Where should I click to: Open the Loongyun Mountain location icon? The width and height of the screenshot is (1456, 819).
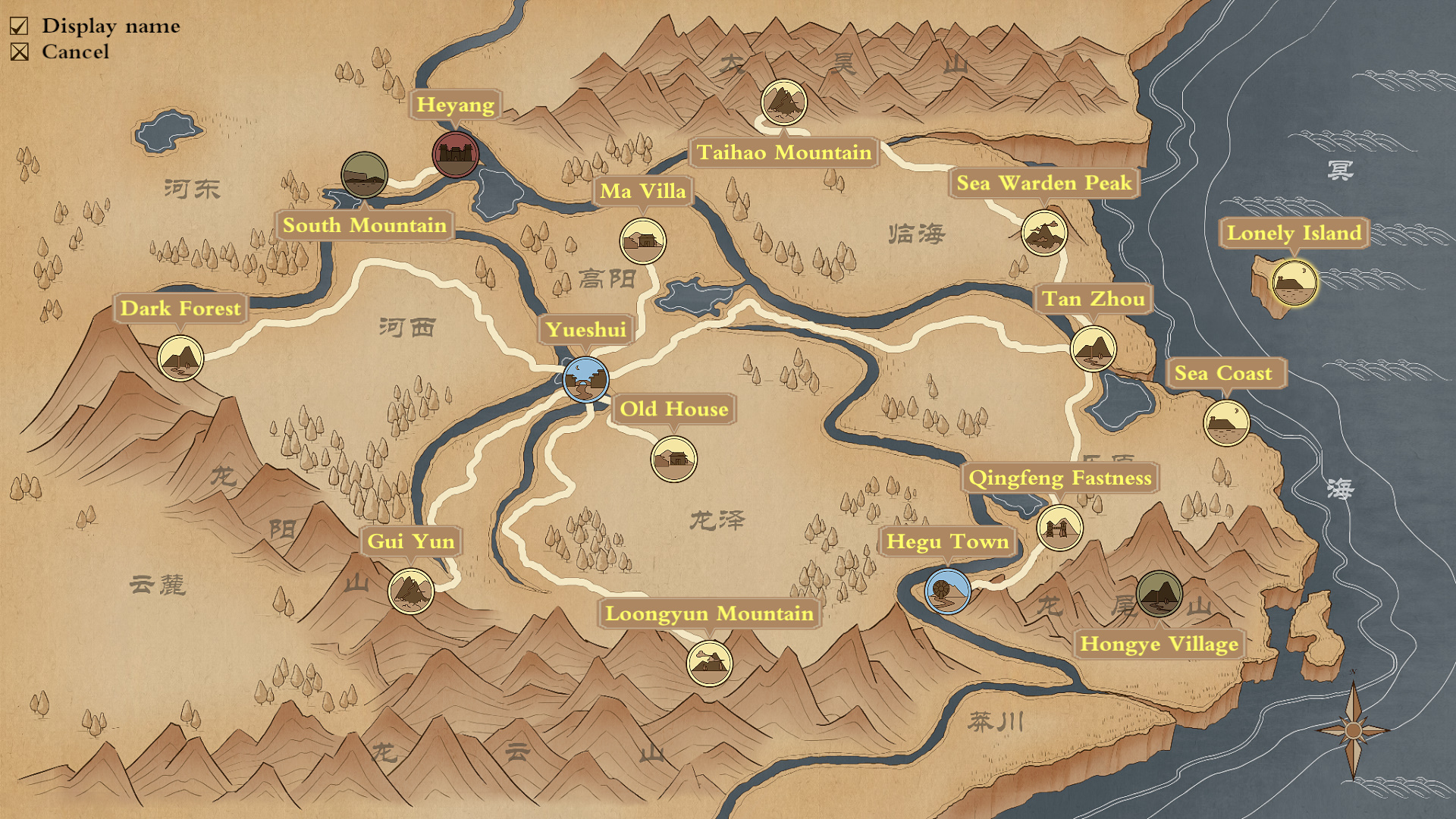[709, 664]
